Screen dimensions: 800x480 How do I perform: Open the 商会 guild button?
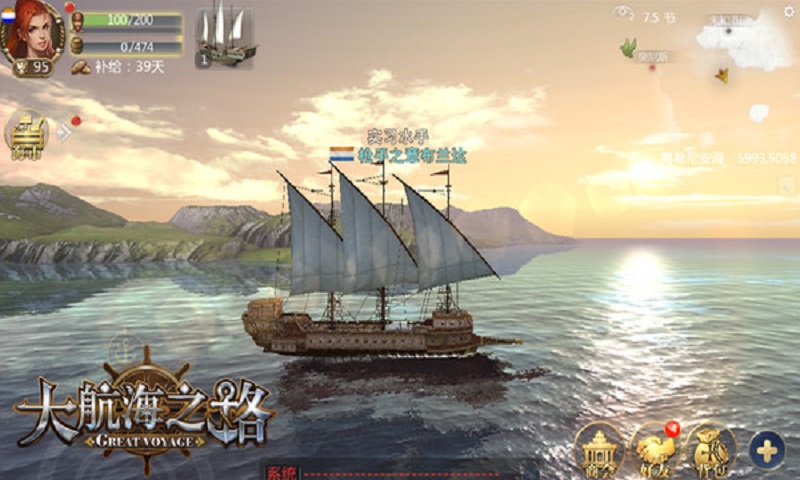(x=599, y=450)
